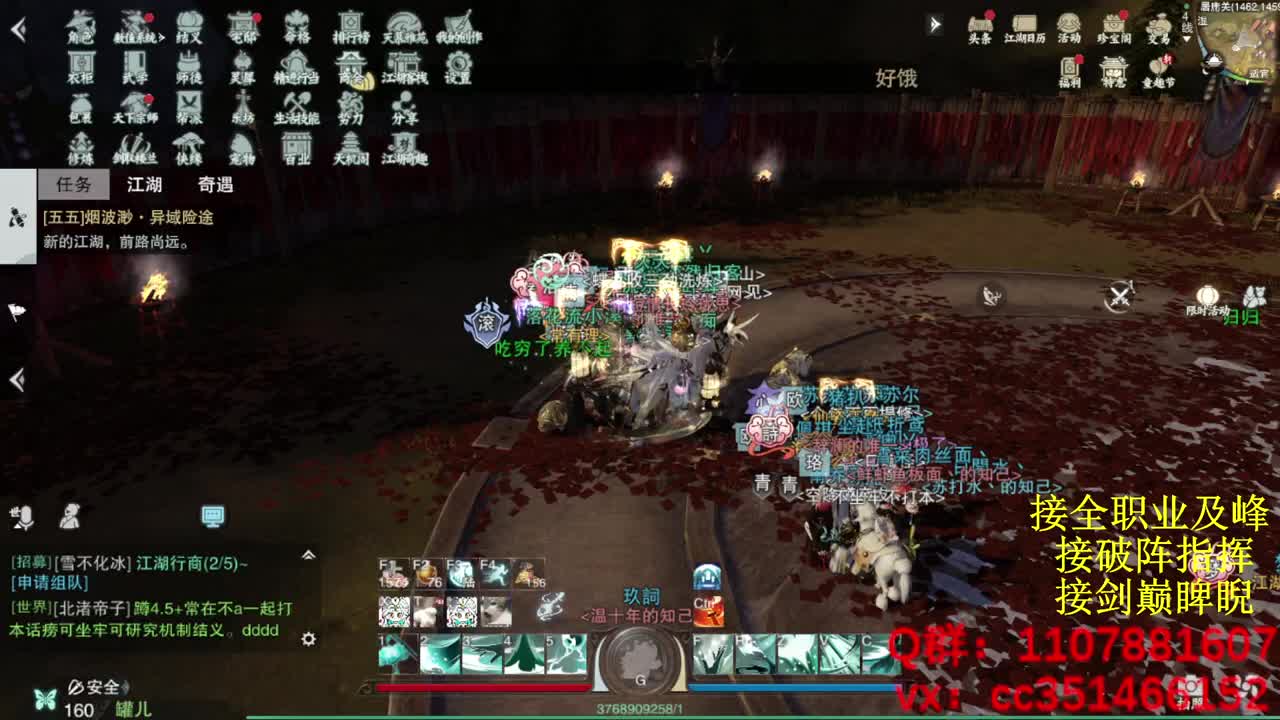Toggle the blue screen-share monitor icon
1280x720 pixels.
[213, 514]
